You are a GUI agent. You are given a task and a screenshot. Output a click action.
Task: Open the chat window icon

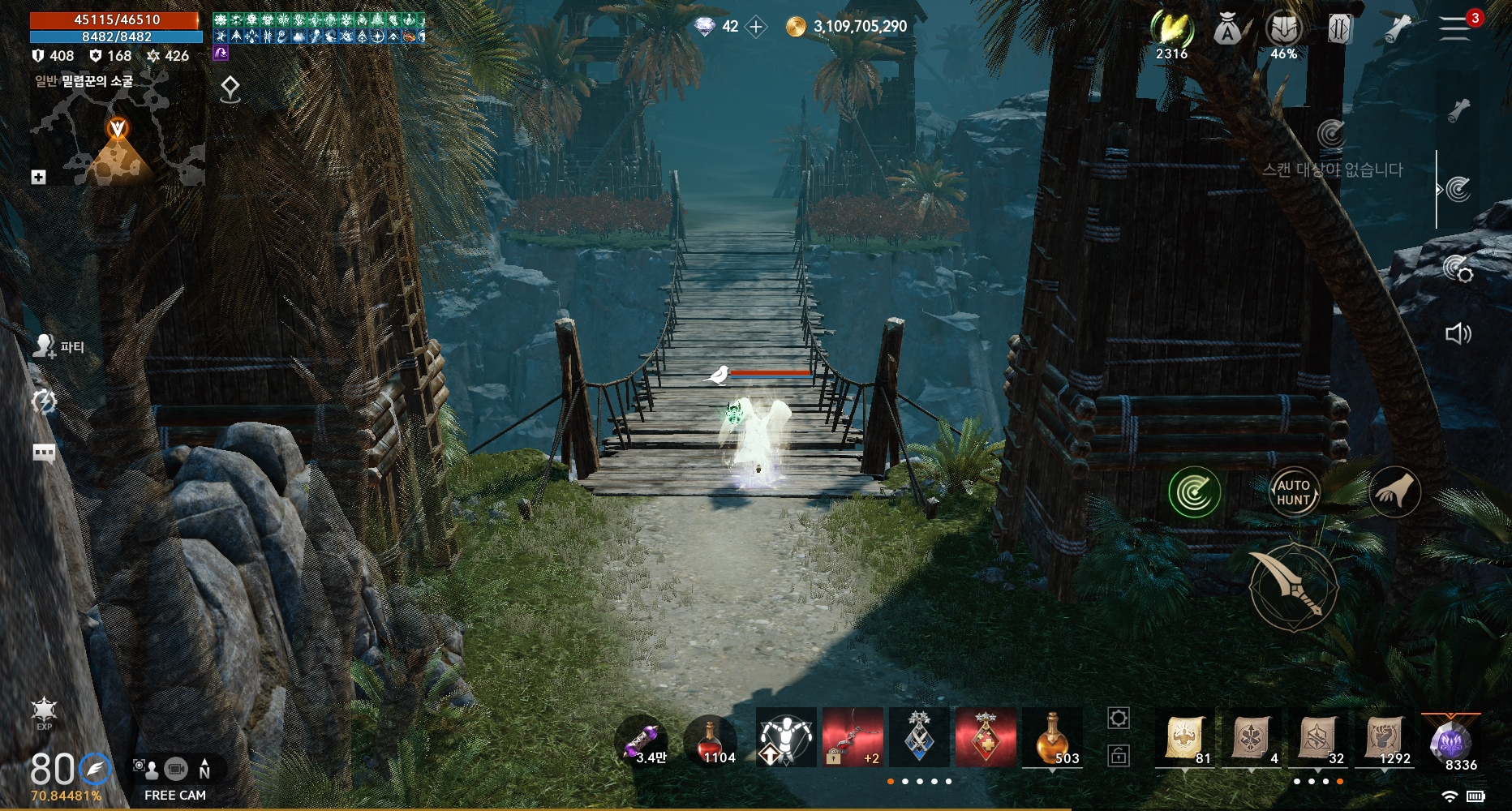[x=44, y=453]
